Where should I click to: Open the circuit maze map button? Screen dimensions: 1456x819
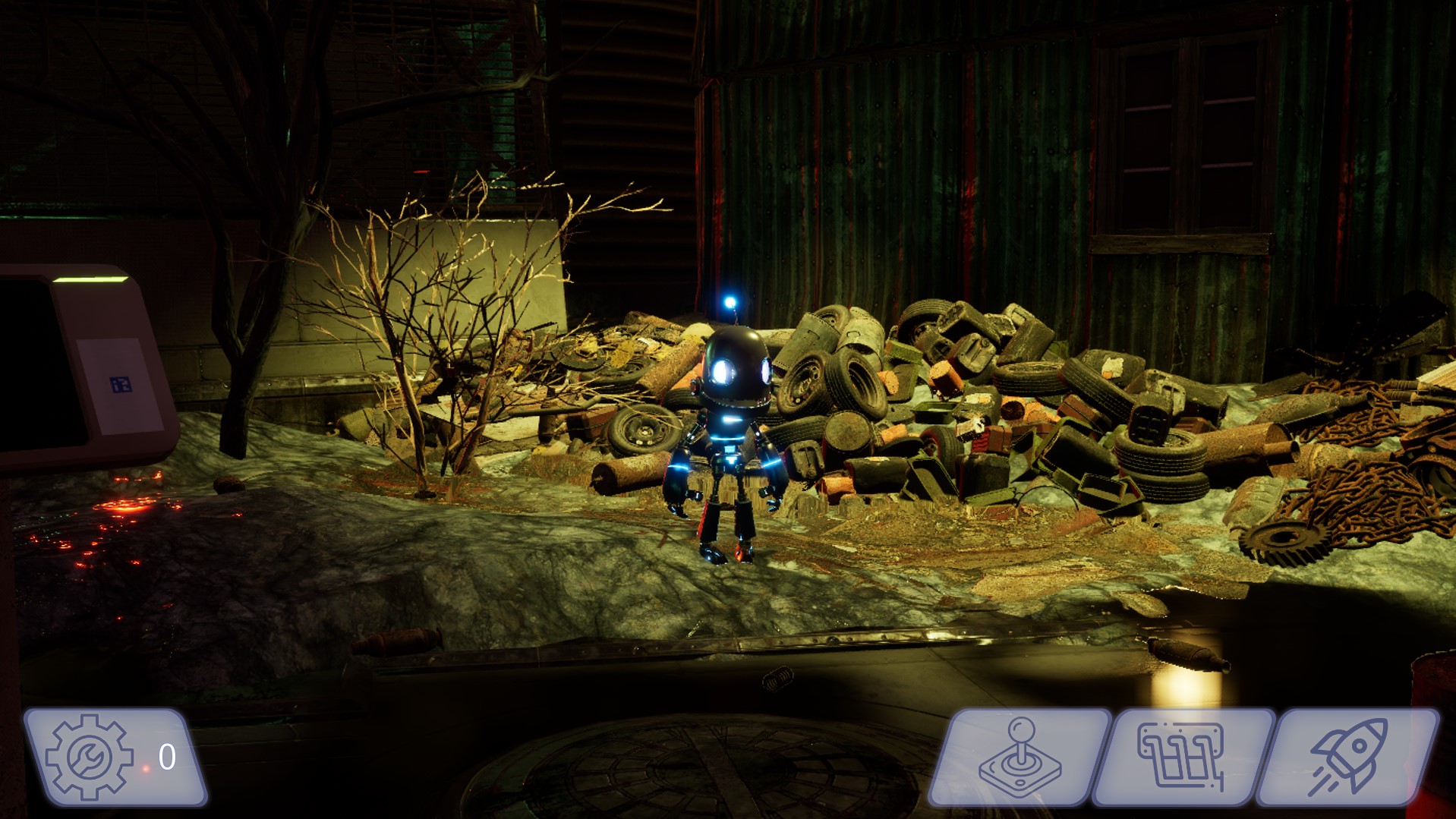coord(1182,757)
